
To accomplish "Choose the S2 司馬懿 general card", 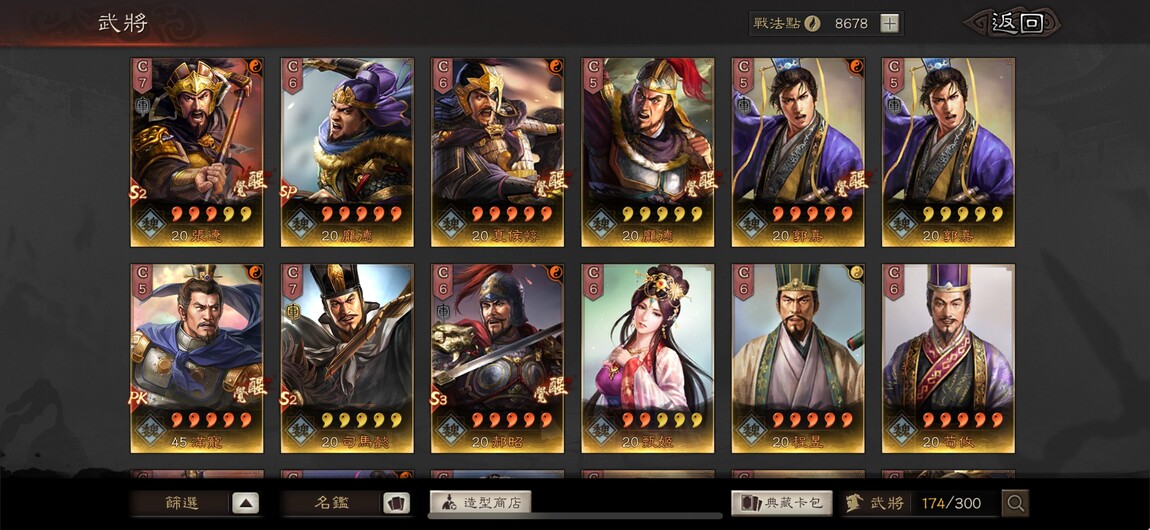I will coord(347,358).
